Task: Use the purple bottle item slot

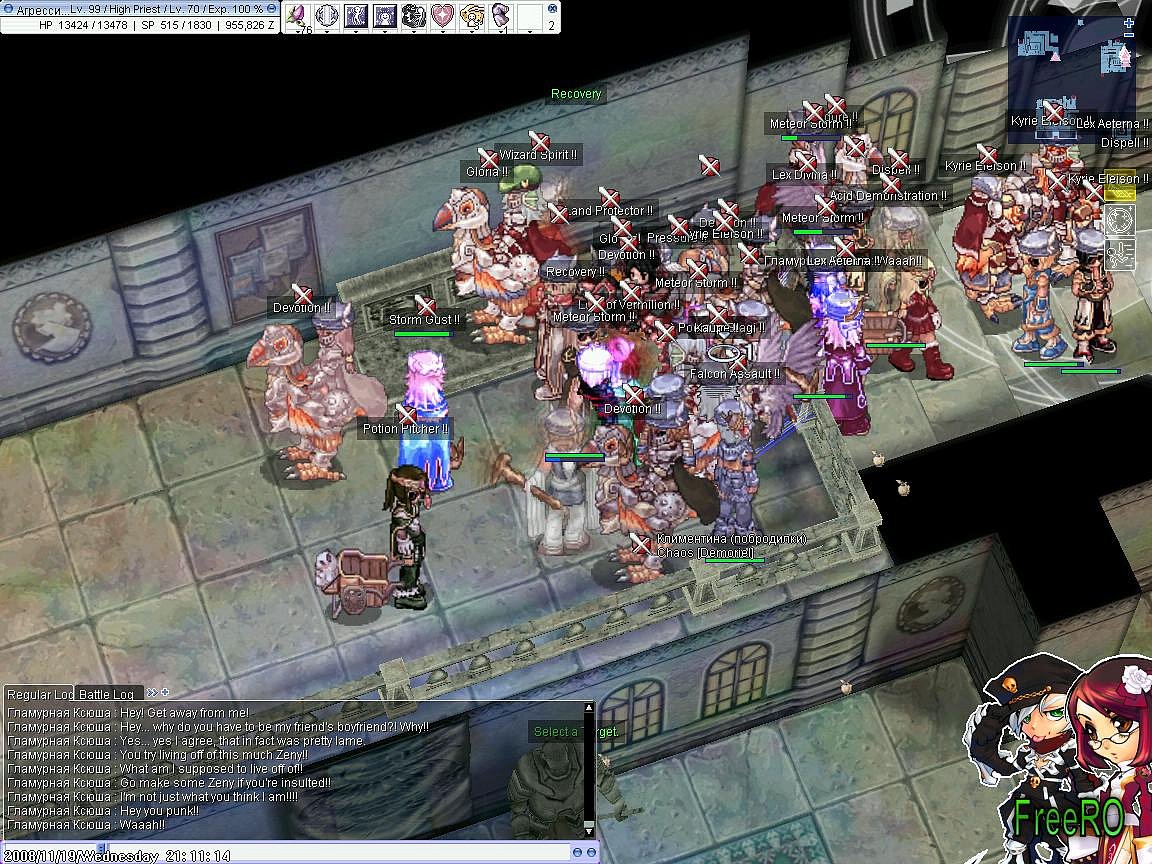Action: (x=500, y=15)
